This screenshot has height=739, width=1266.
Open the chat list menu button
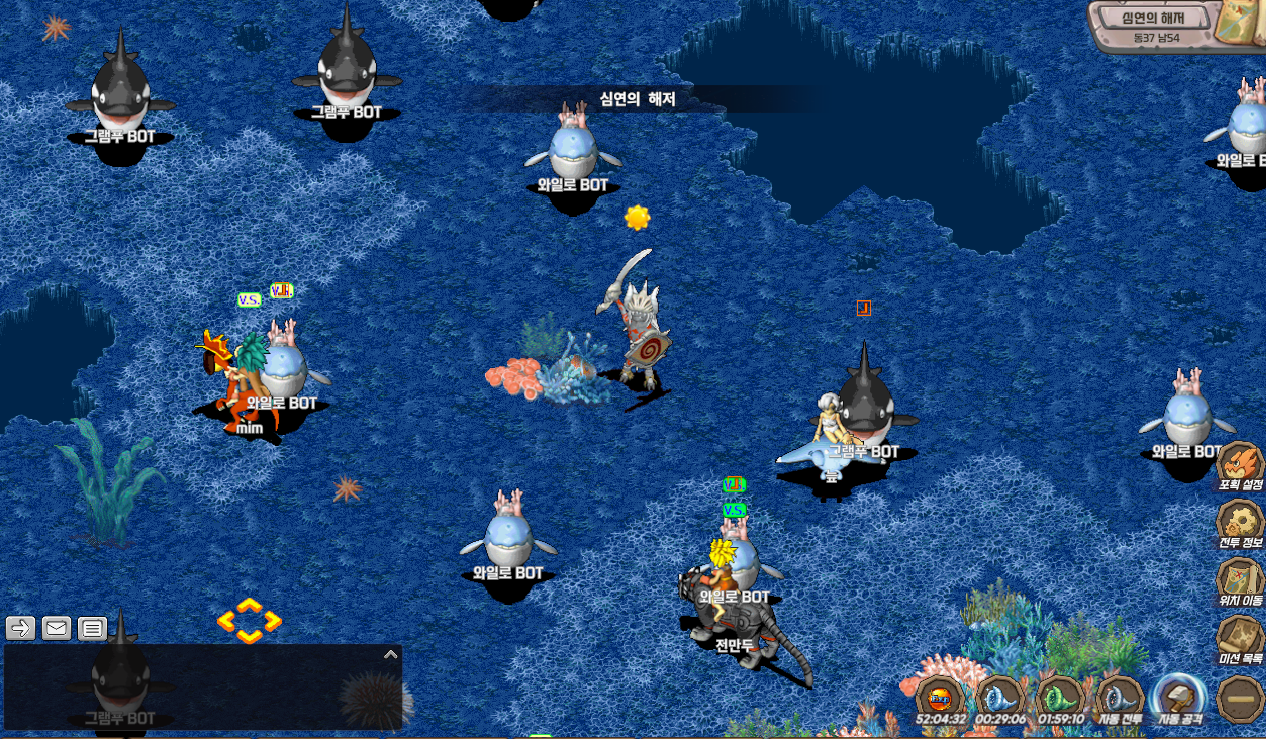pyautogui.click(x=92, y=628)
